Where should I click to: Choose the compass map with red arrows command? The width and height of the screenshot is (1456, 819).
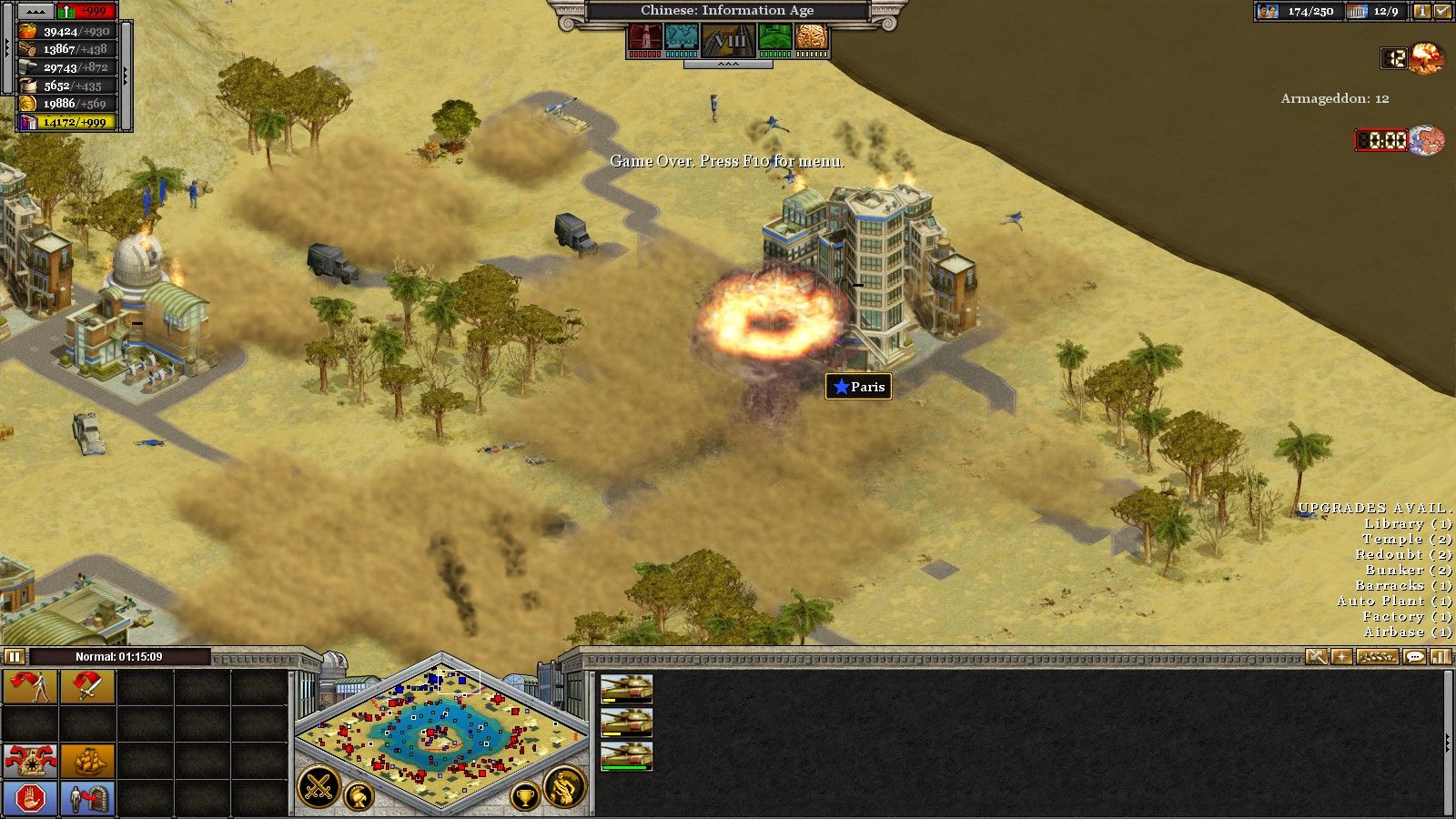[30, 760]
